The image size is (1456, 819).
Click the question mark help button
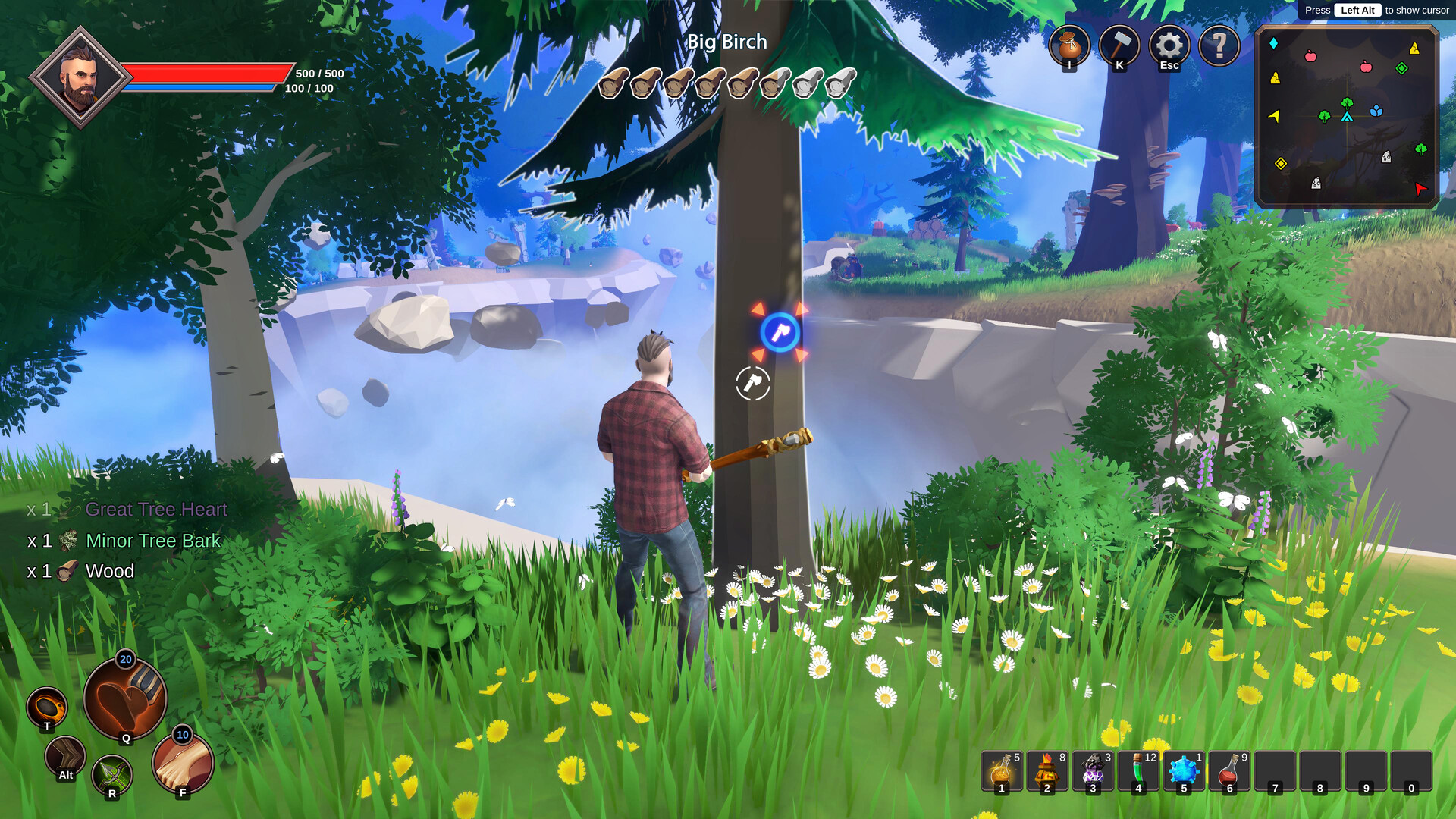(x=1219, y=45)
